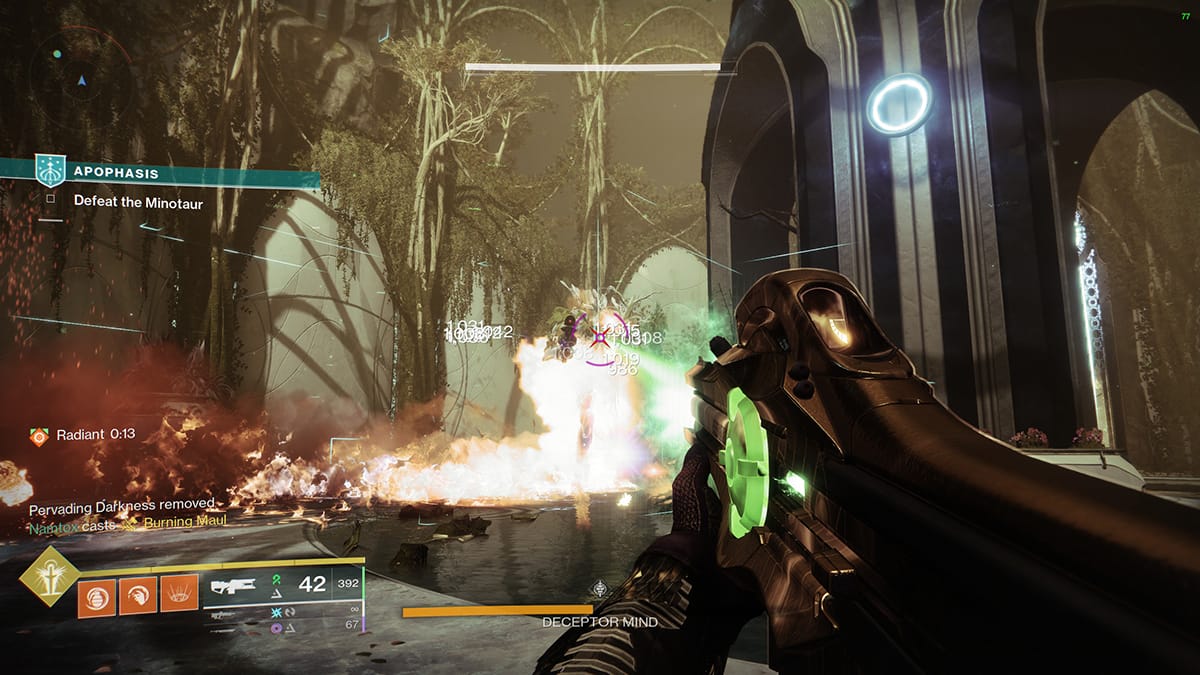Use the grenade ability icon

click(97, 597)
